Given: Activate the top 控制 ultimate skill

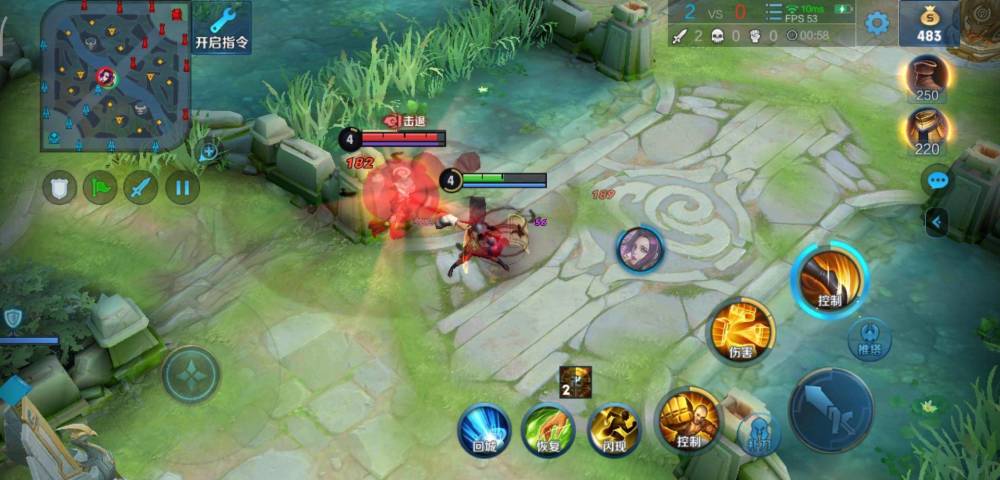Looking at the screenshot, I should click(829, 279).
